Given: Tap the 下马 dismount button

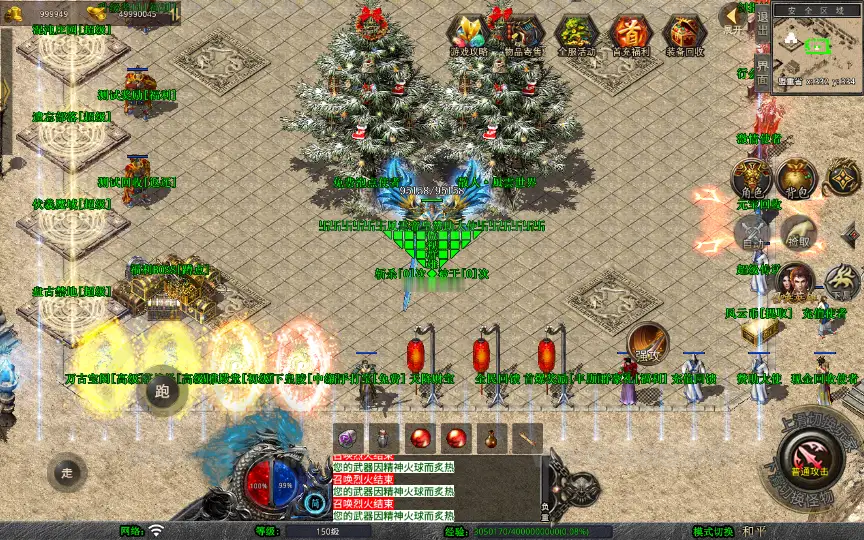Looking at the screenshot, I should (842, 283).
